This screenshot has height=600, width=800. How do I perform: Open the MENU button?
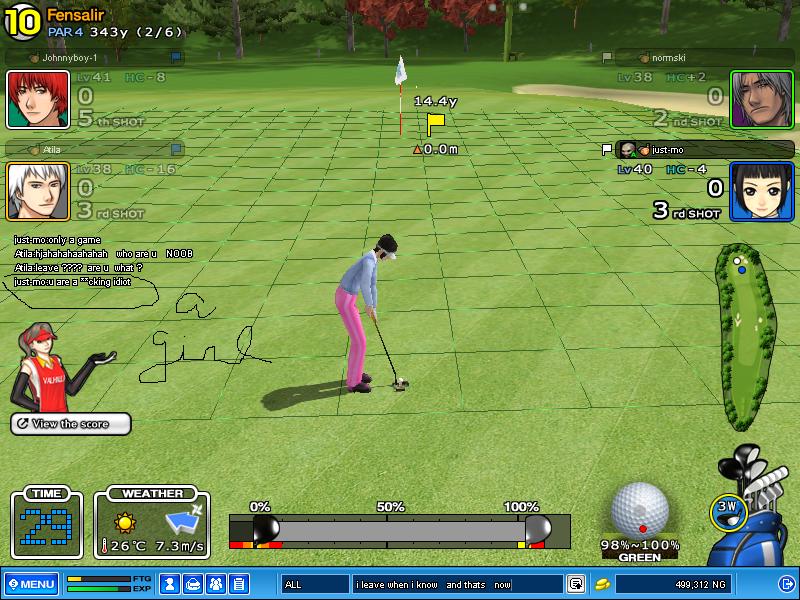pos(31,584)
